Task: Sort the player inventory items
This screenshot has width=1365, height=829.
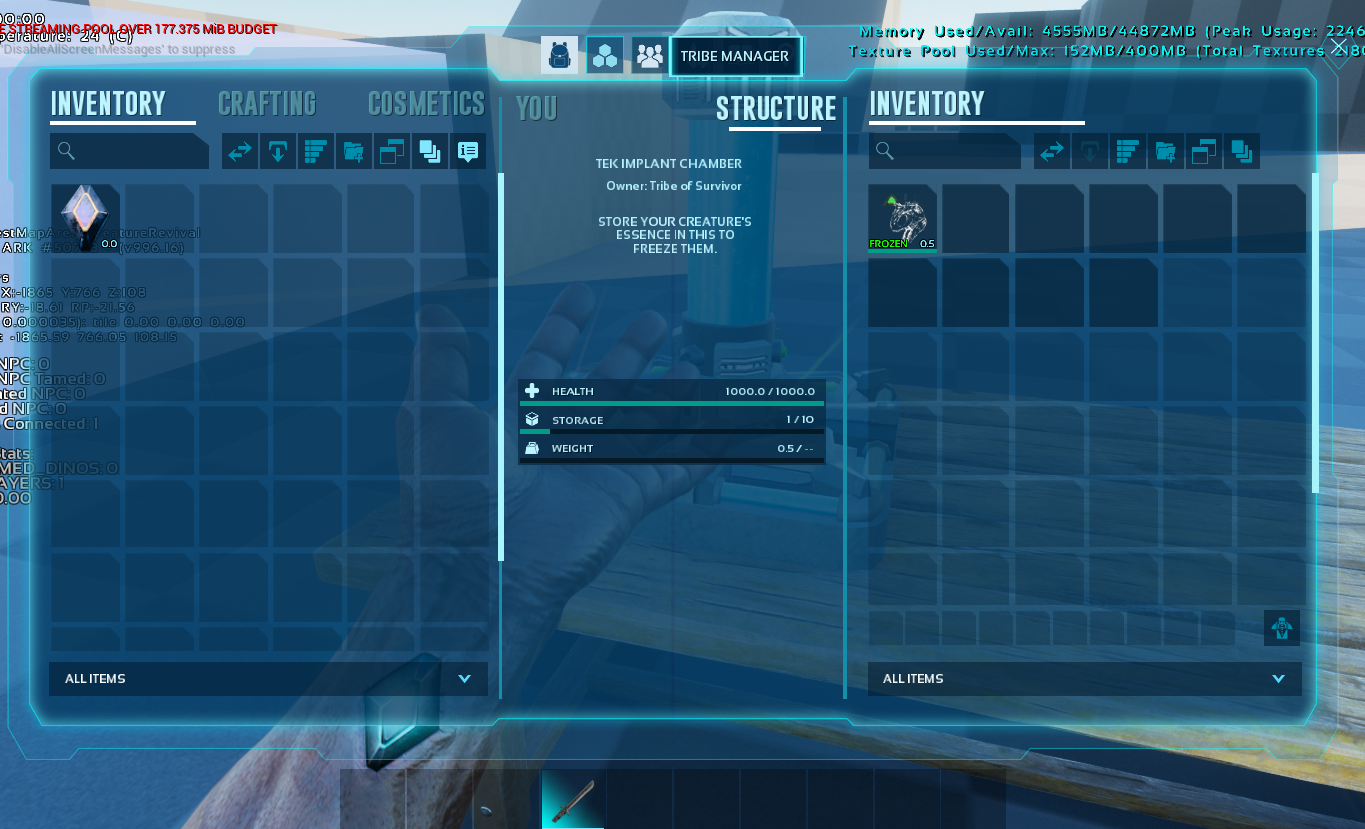Action: tap(316, 152)
